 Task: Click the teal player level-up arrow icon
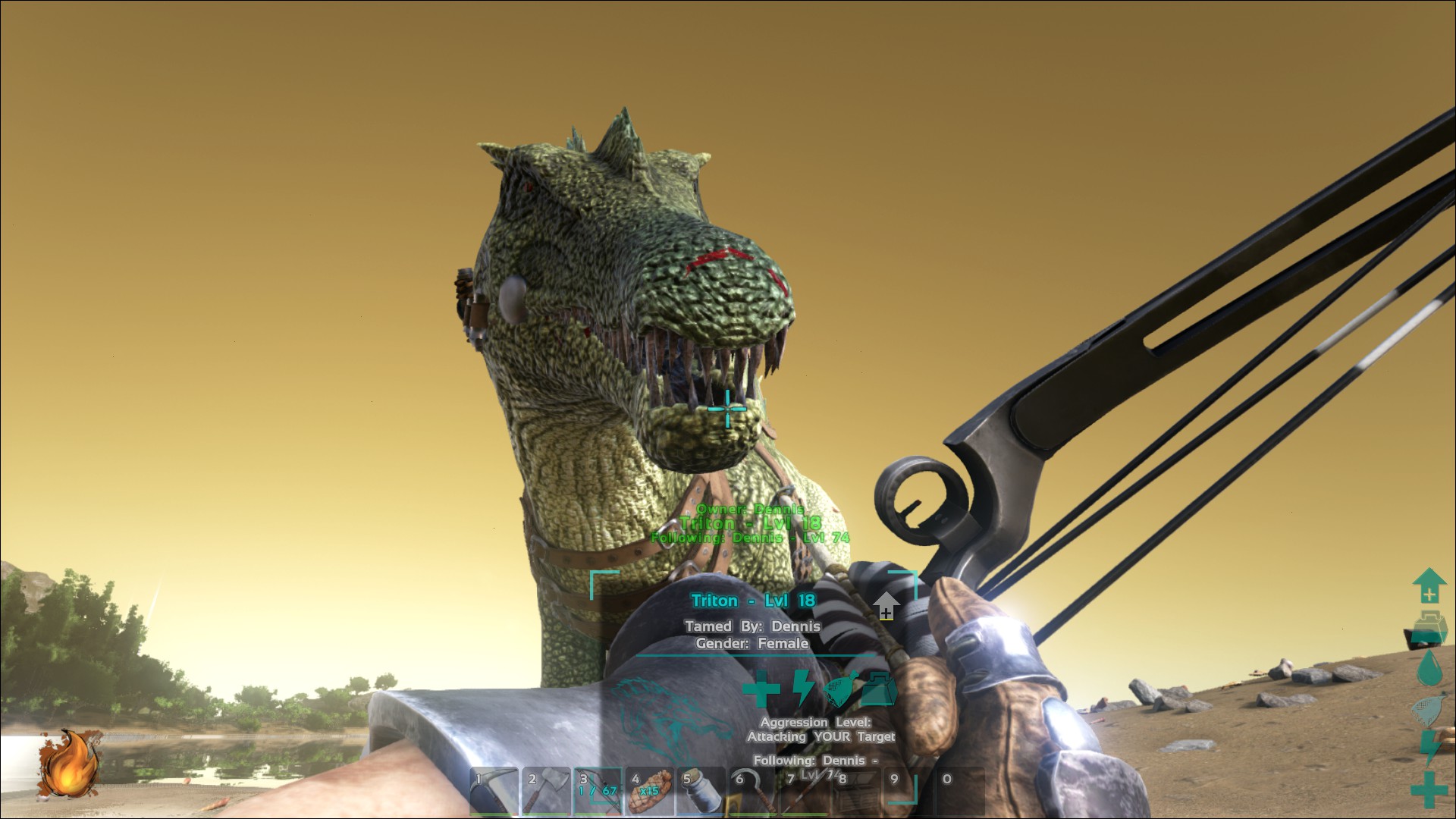(x=1429, y=585)
